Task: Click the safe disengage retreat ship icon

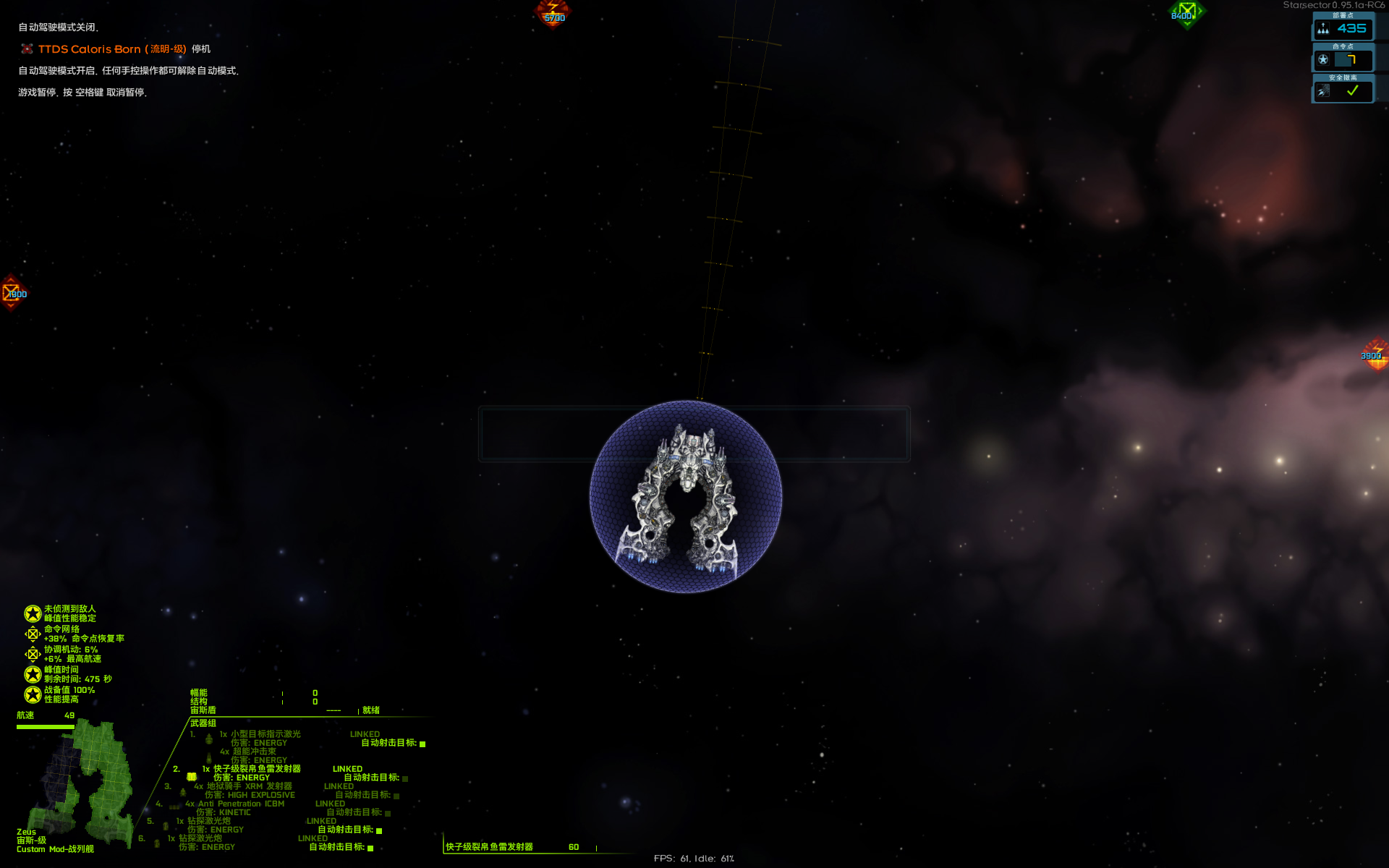Action: pyautogui.click(x=1323, y=90)
